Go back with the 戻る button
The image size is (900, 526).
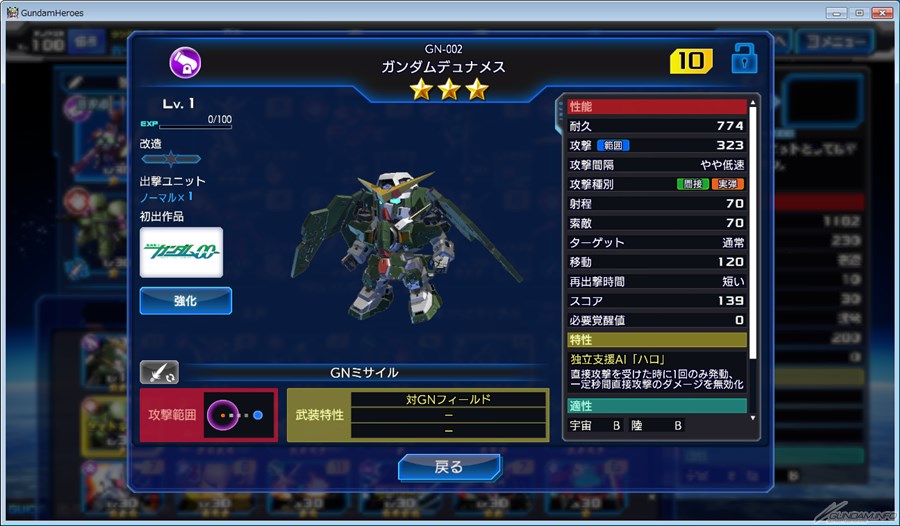[x=449, y=467]
